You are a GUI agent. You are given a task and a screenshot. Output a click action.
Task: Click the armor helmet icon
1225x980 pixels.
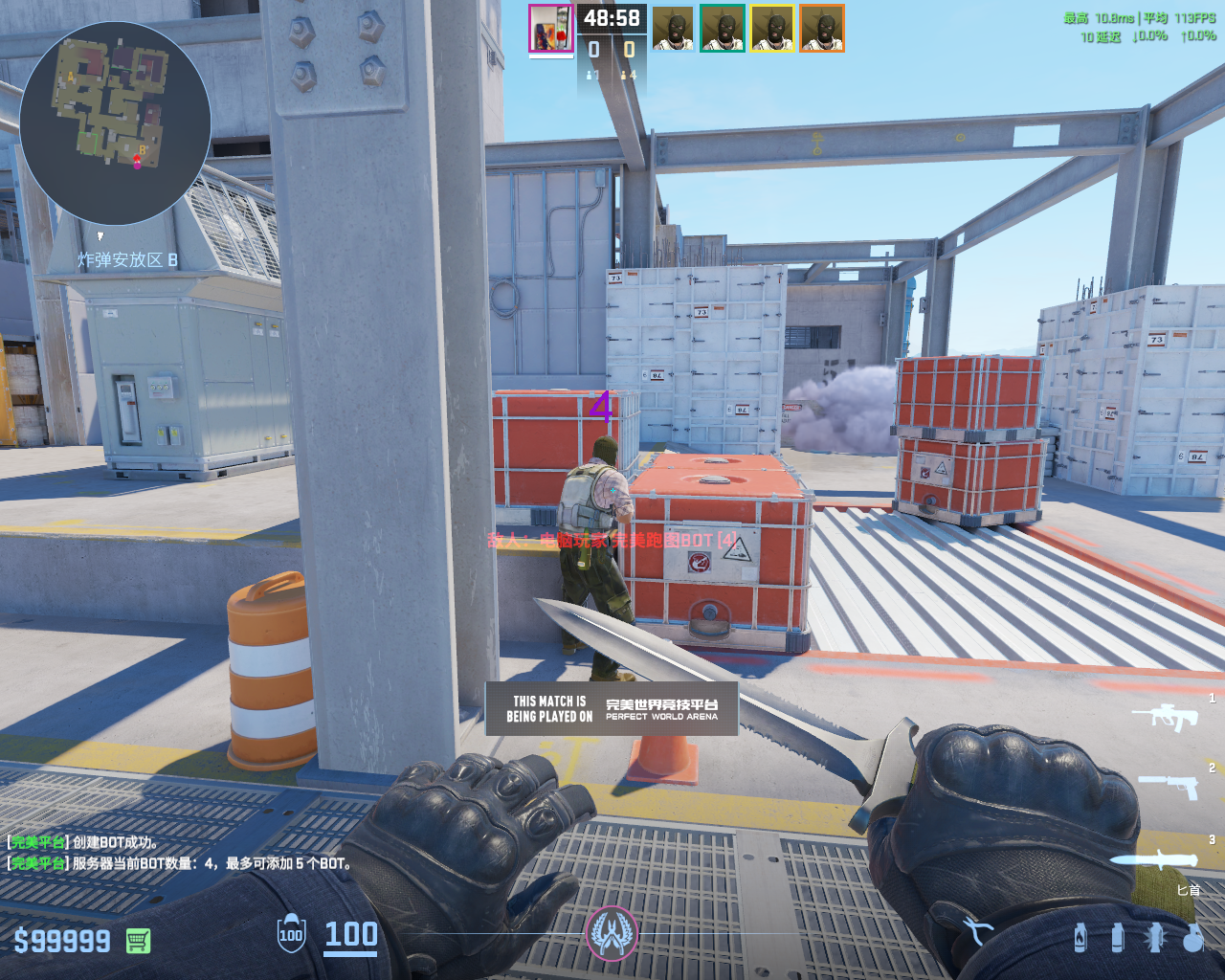[x=291, y=934]
